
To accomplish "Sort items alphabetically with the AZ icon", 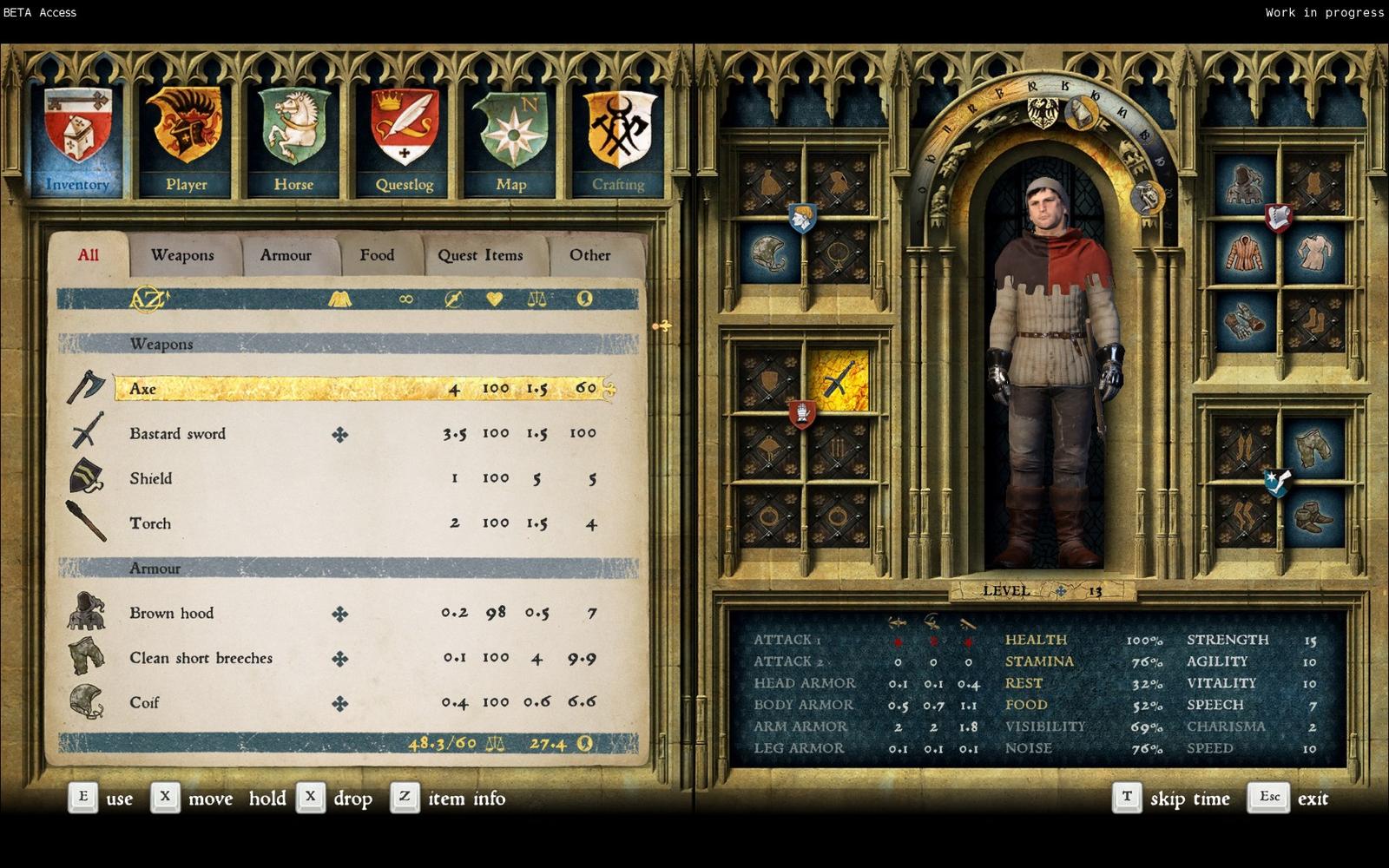I will tap(148, 299).
